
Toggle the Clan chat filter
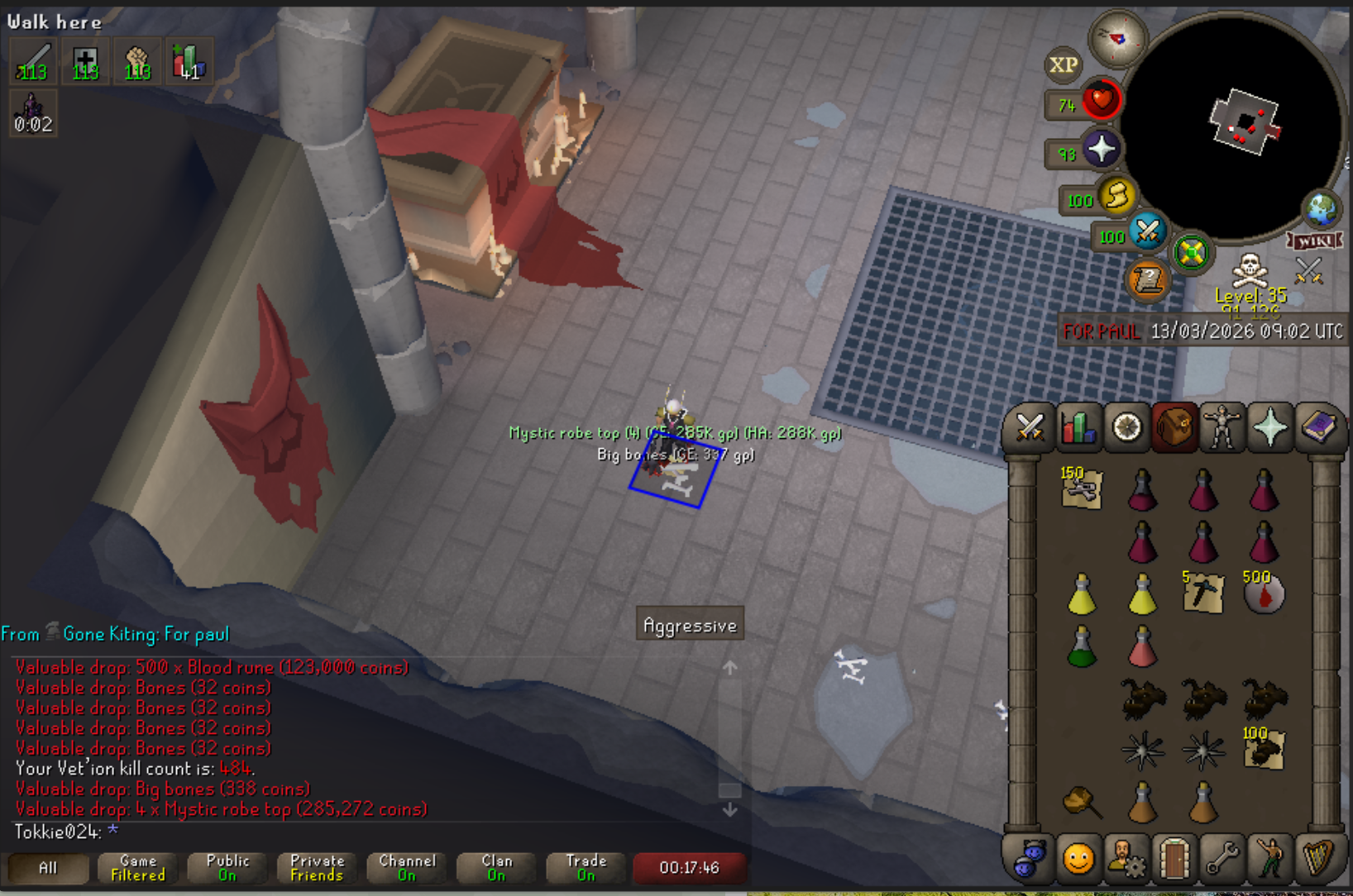click(x=497, y=868)
